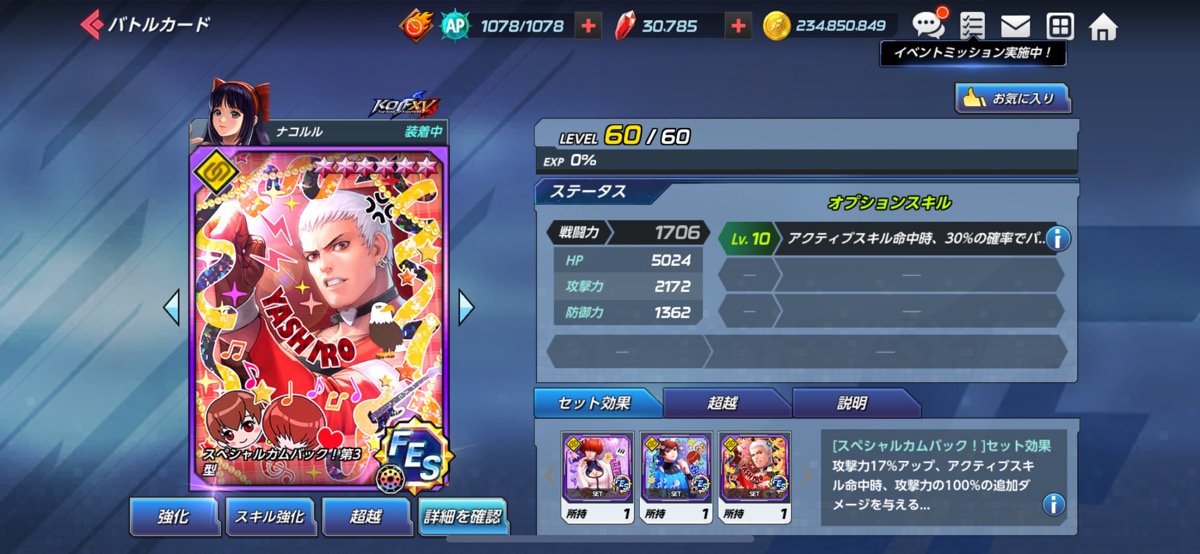Show the next battle card
The width and height of the screenshot is (1200, 554).
pyautogui.click(x=466, y=307)
